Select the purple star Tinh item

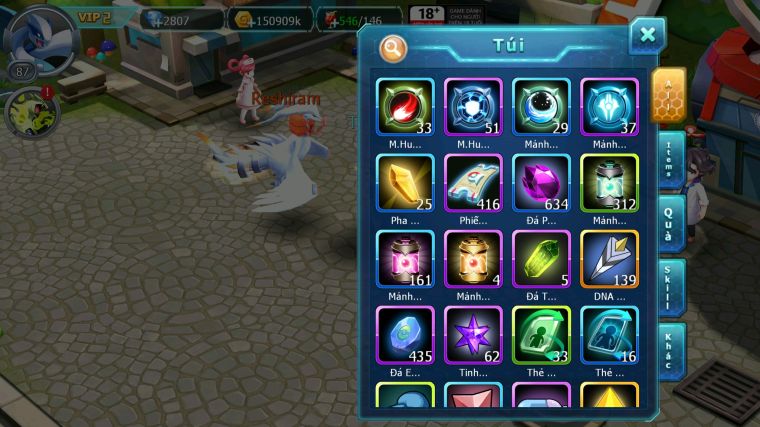473,335
